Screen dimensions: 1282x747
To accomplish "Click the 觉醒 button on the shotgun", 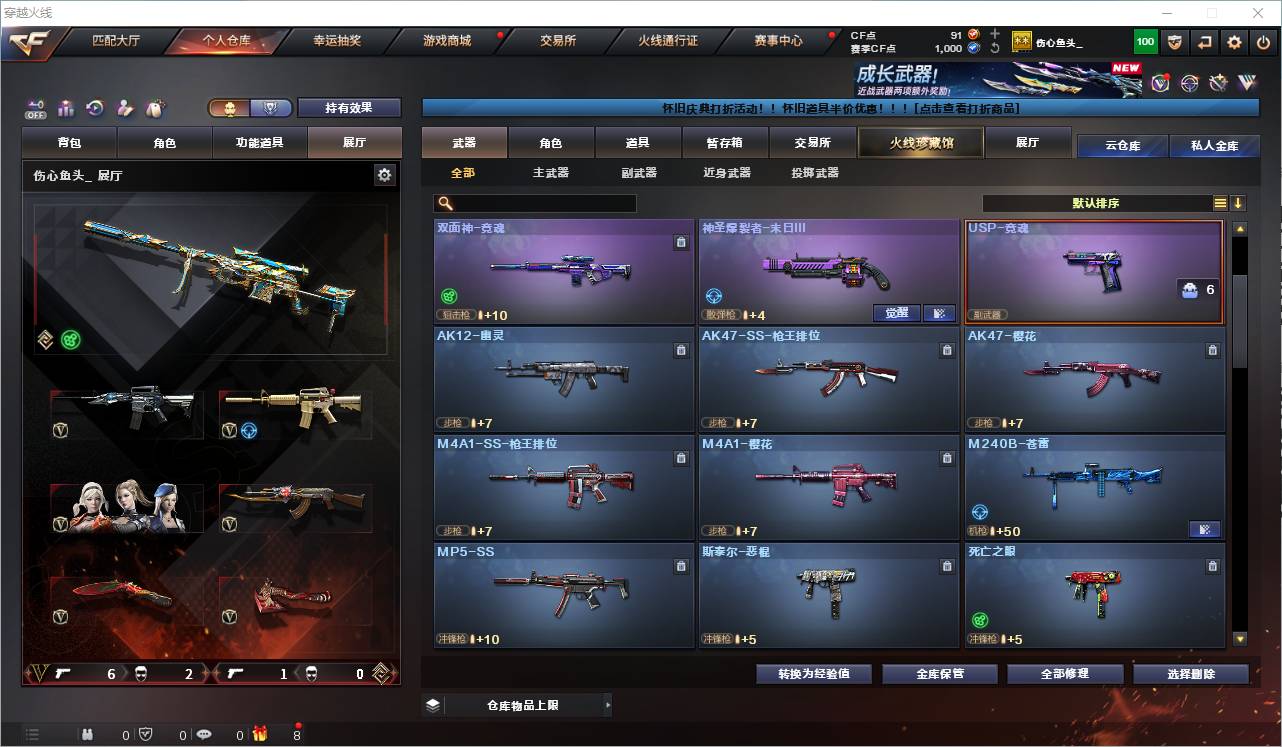I will [896, 313].
